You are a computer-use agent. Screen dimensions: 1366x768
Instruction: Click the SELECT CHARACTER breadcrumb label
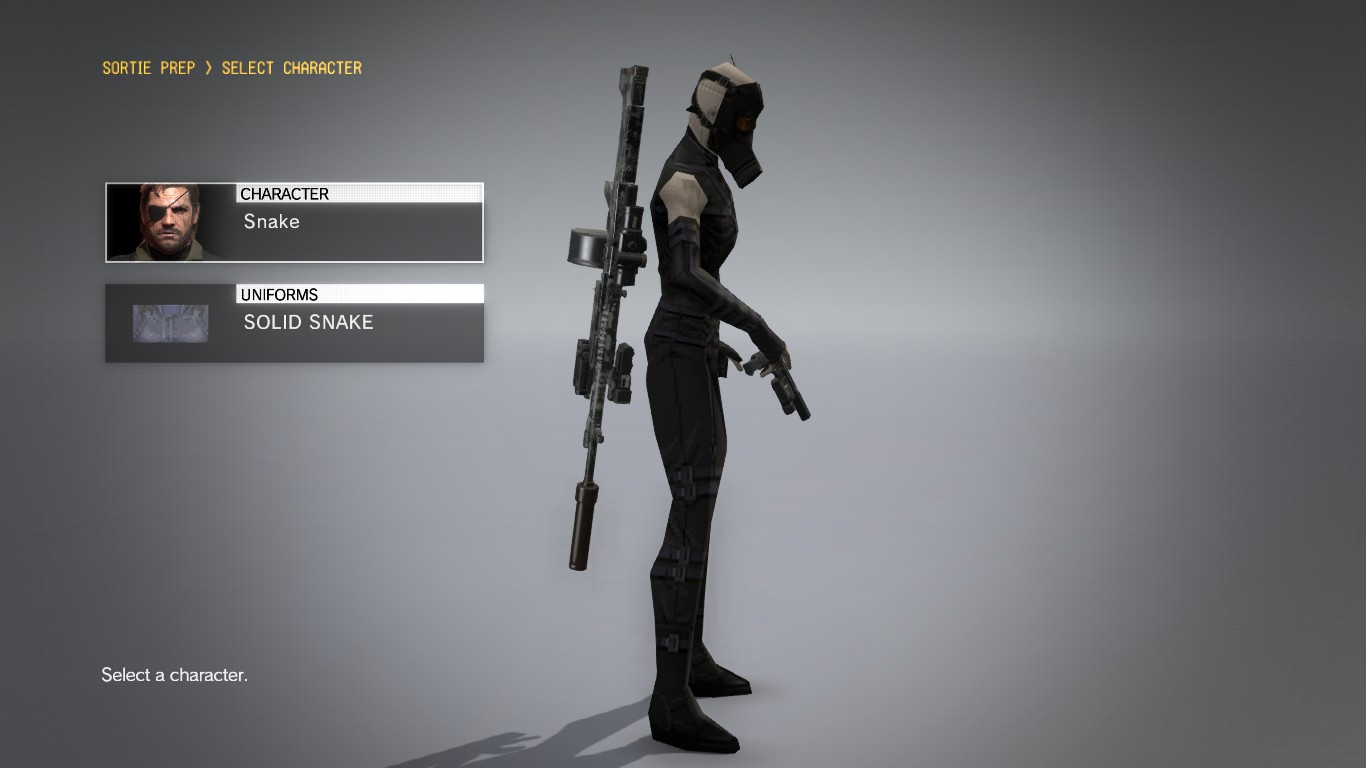tap(292, 67)
